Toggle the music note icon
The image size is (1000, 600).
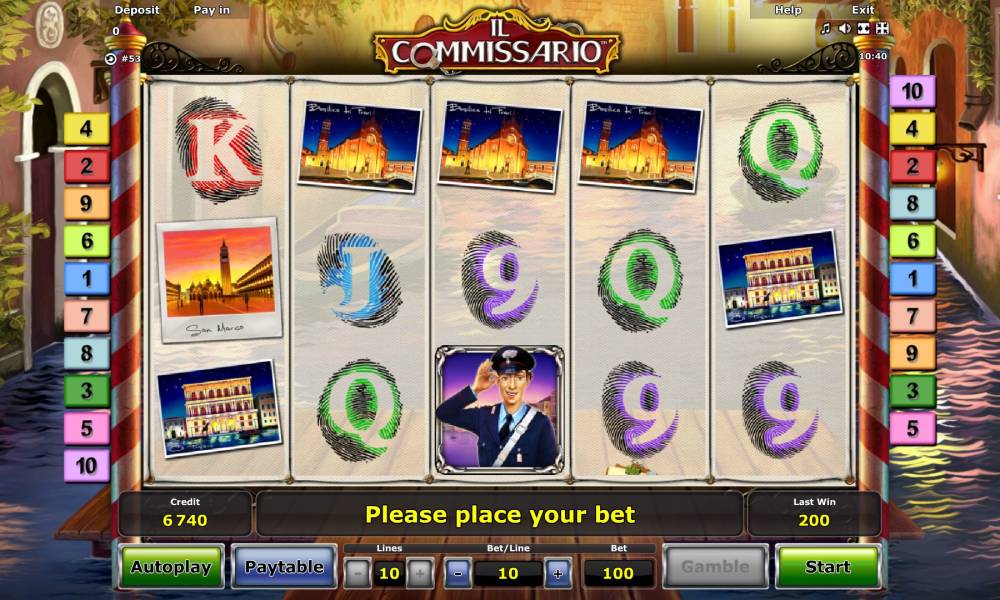[826, 29]
